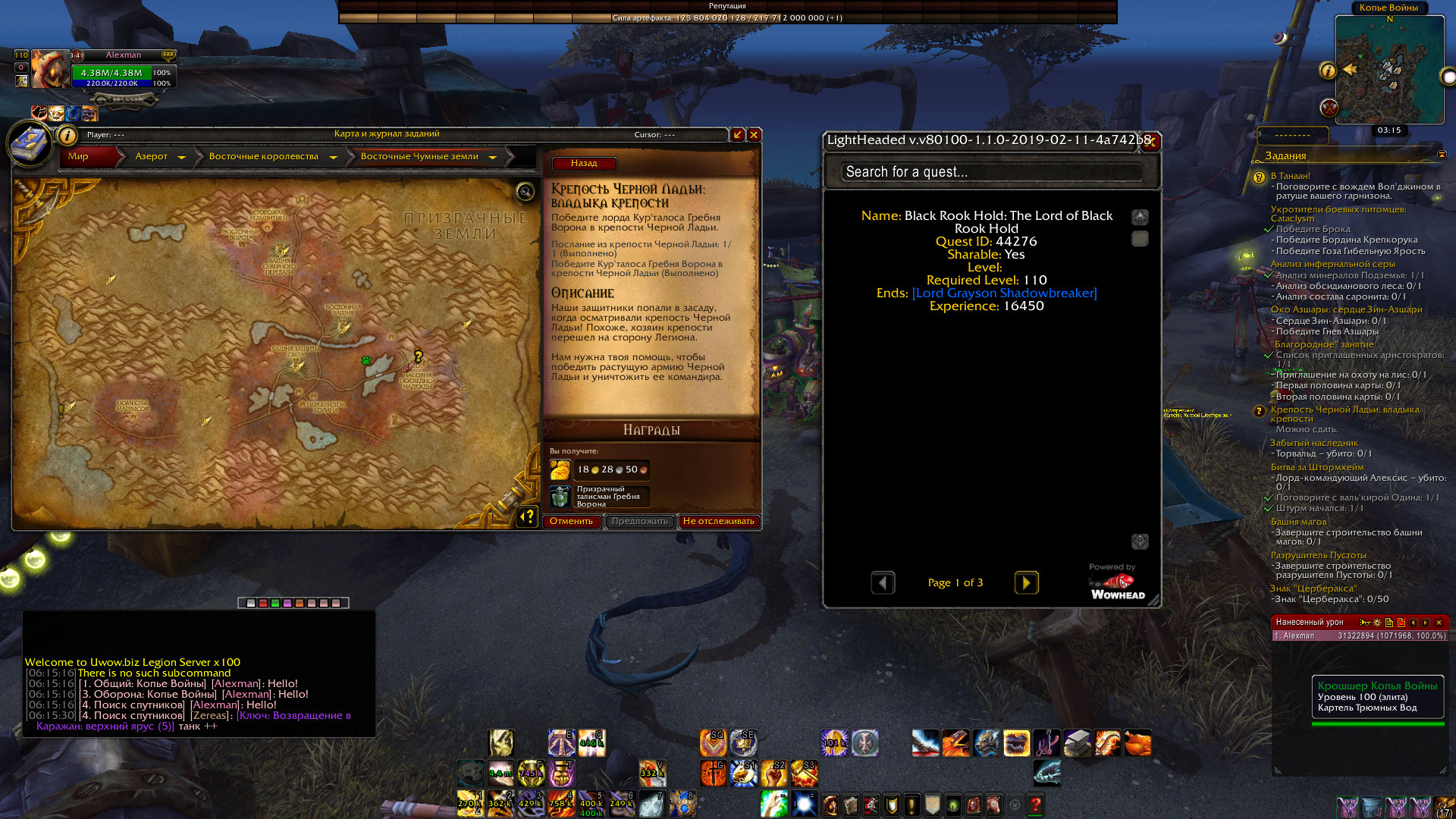Viewport: 1456px width, 819px height.
Task: Open Lord Grayson Shadowbreaker link
Action: [x=1004, y=293]
